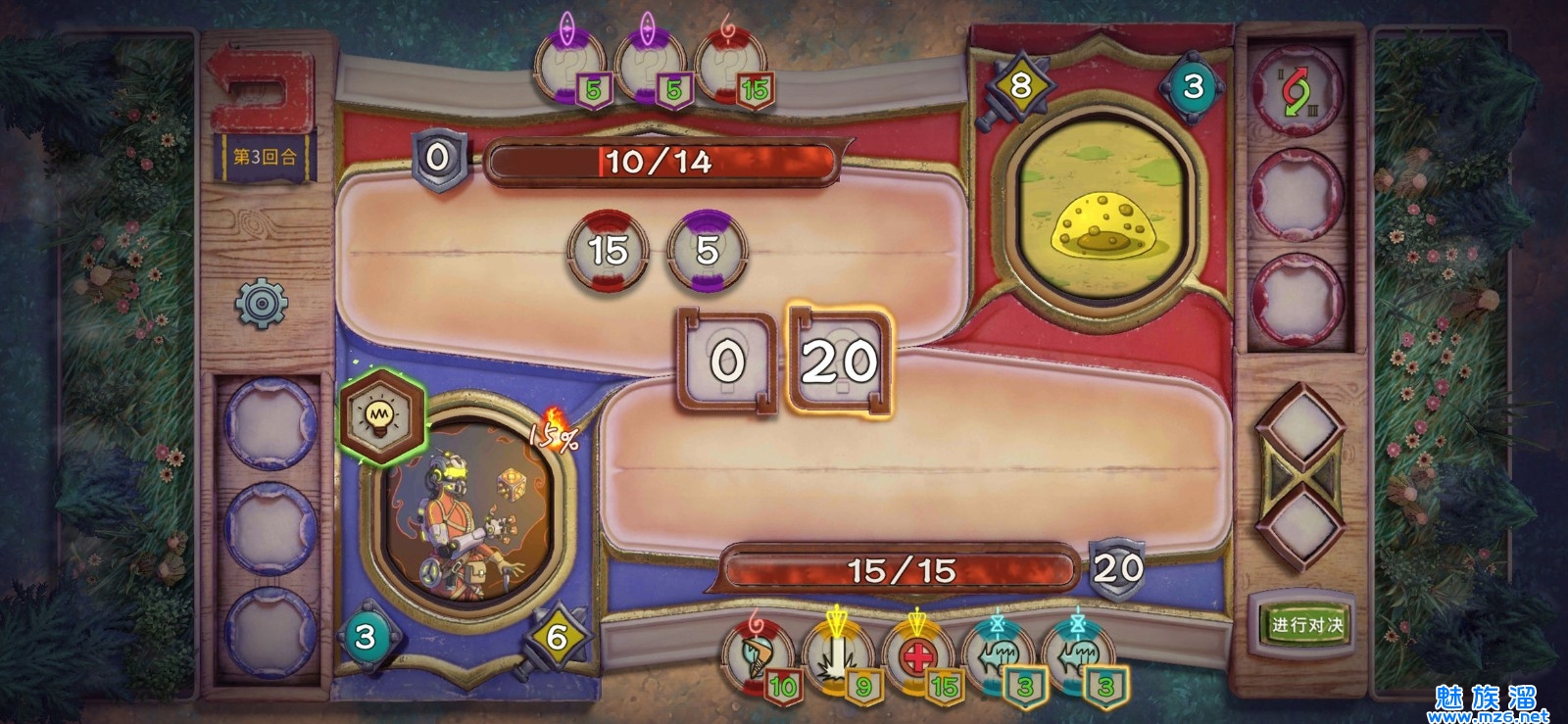The height and width of the screenshot is (724, 1568).
Task: Inspect the enemy's red unknown chip valued 15
Action: 731,69
